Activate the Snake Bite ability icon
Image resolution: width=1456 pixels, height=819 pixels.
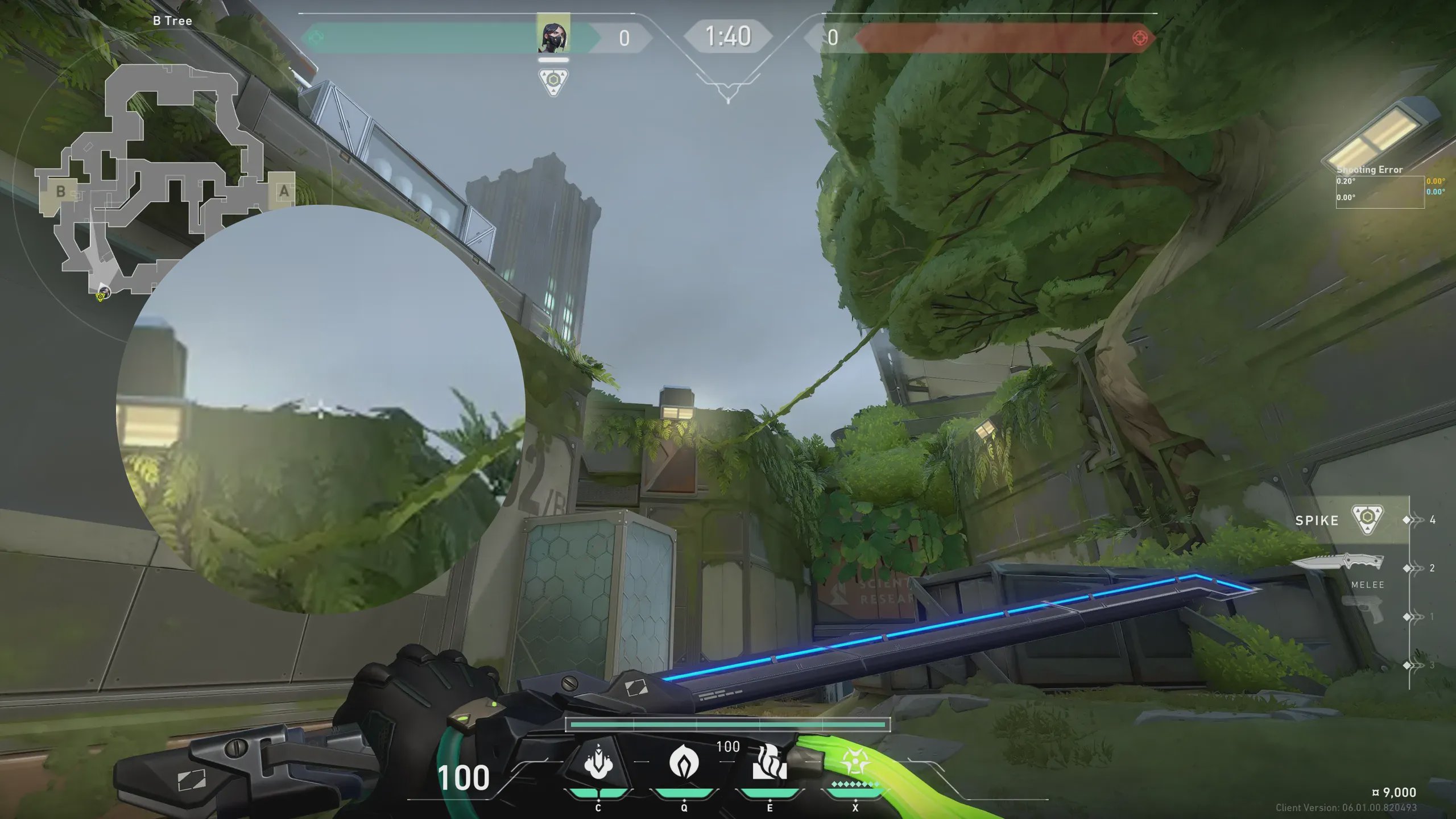click(x=598, y=763)
